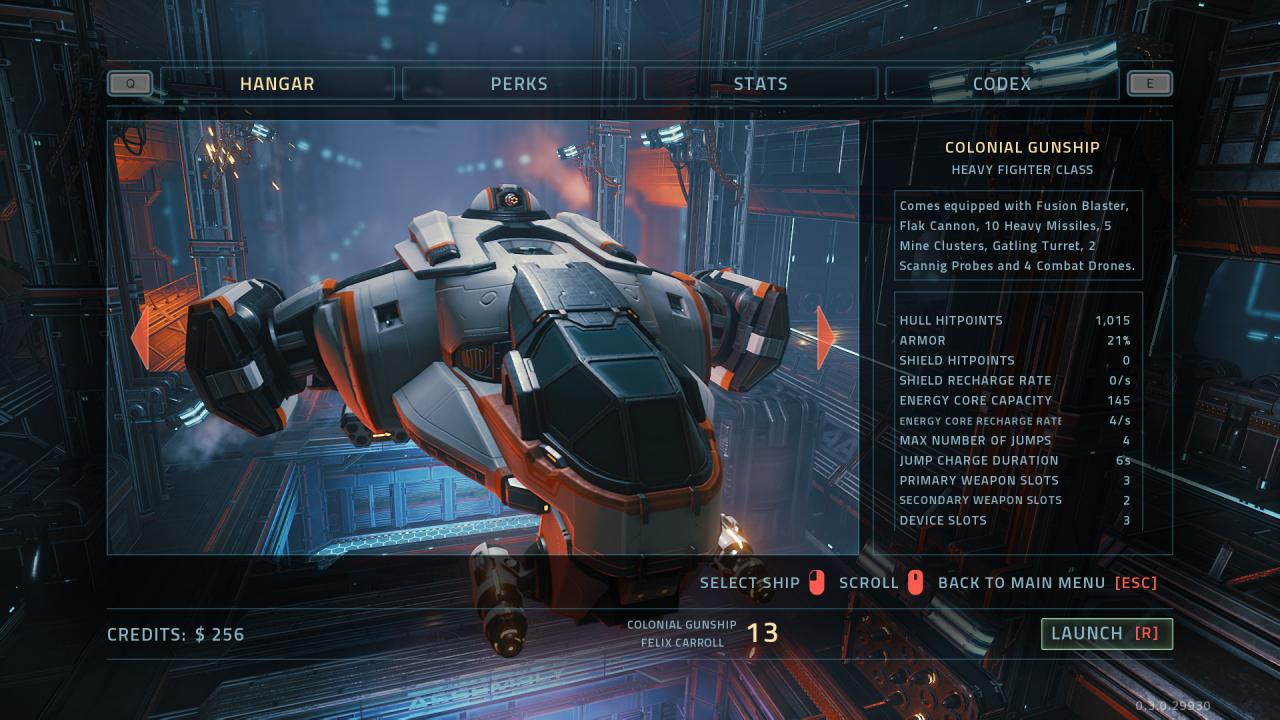This screenshot has height=720, width=1280.
Task: Click Back to Main Menu
Action: pos(1046,583)
